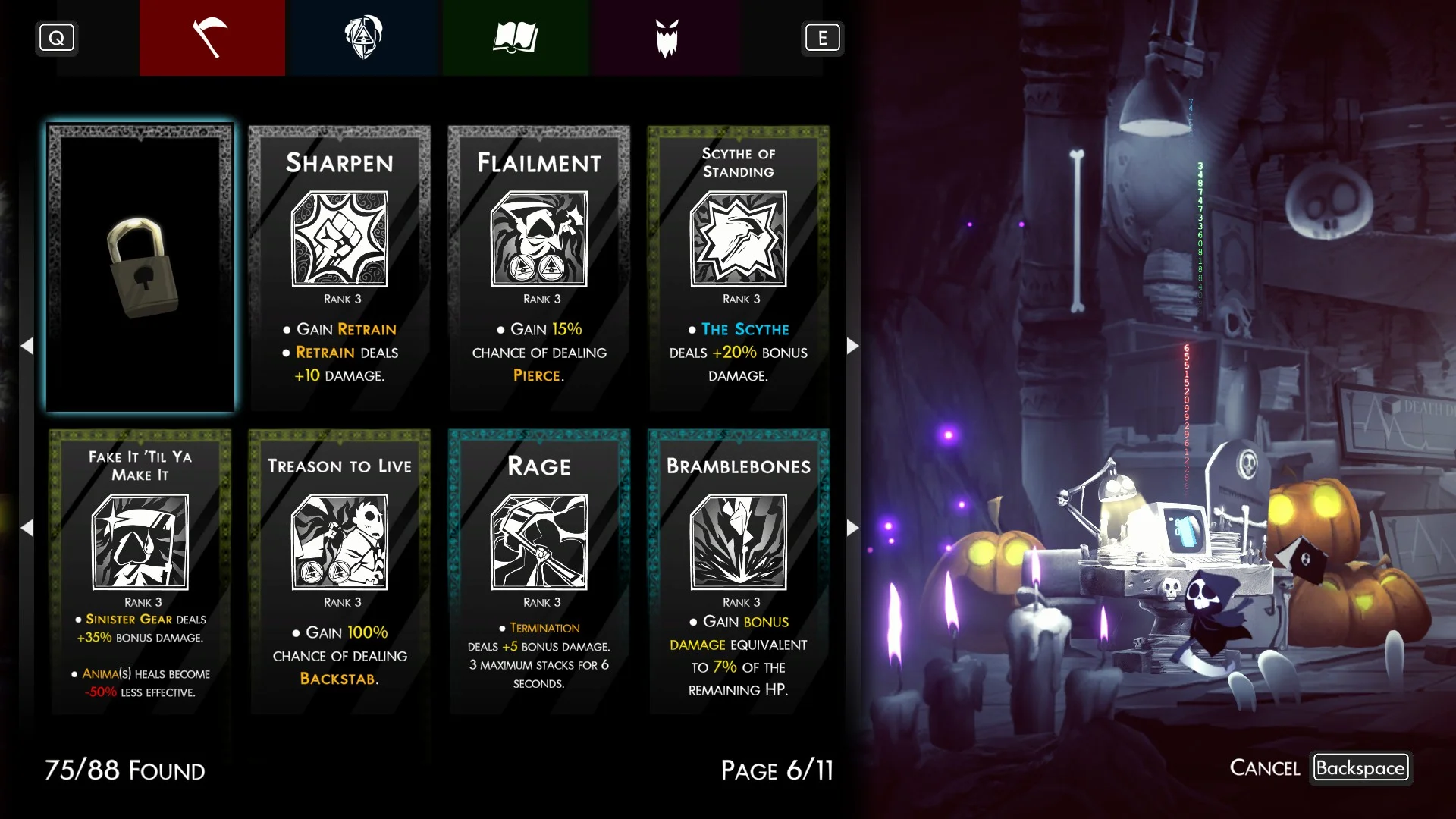Go to the next page using top-right arrow
Screen dimensions: 1456x819
click(x=852, y=346)
